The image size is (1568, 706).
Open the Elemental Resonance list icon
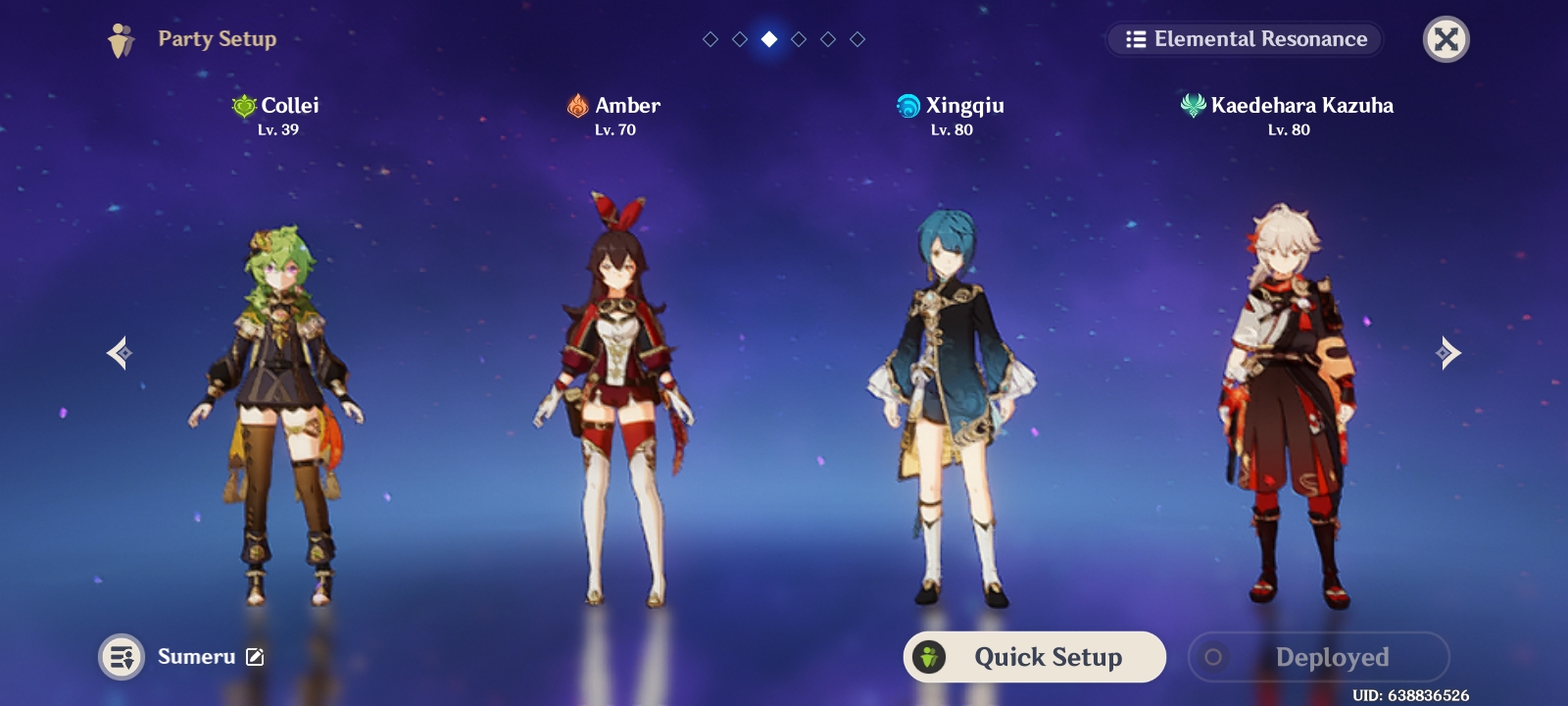tap(1135, 39)
